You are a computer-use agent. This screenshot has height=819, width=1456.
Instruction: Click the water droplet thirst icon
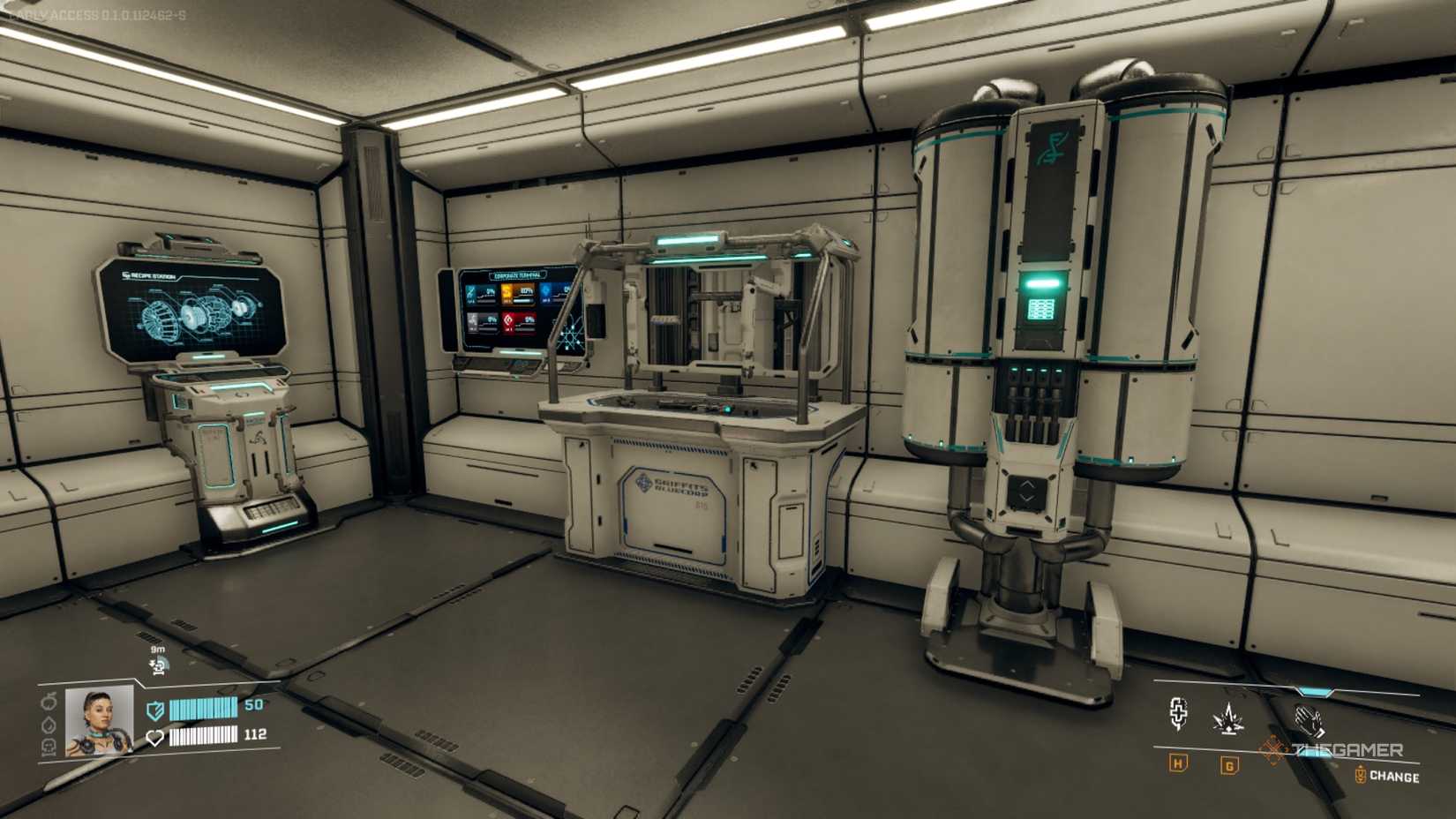(x=49, y=726)
